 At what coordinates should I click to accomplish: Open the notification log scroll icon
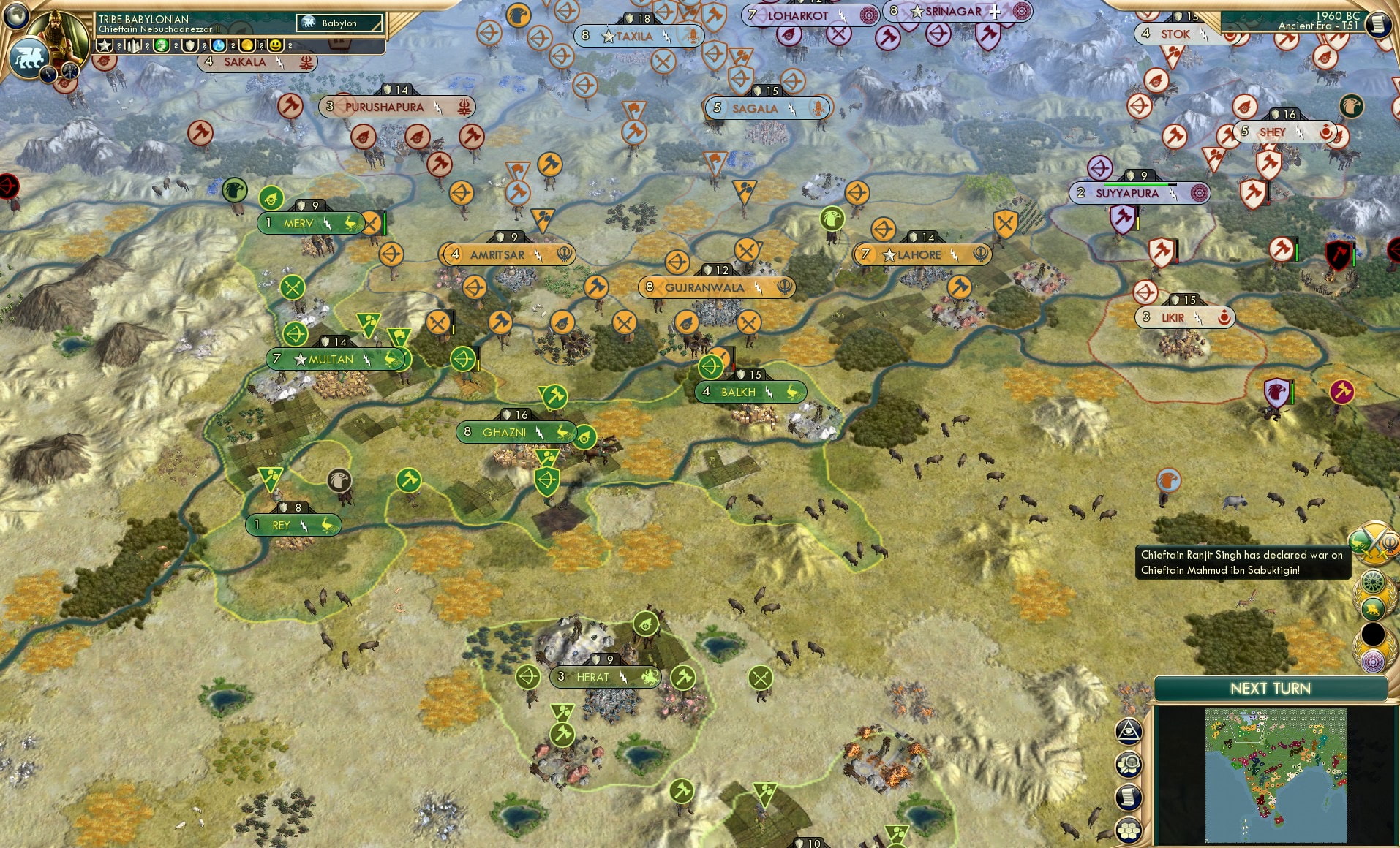pos(1129,796)
